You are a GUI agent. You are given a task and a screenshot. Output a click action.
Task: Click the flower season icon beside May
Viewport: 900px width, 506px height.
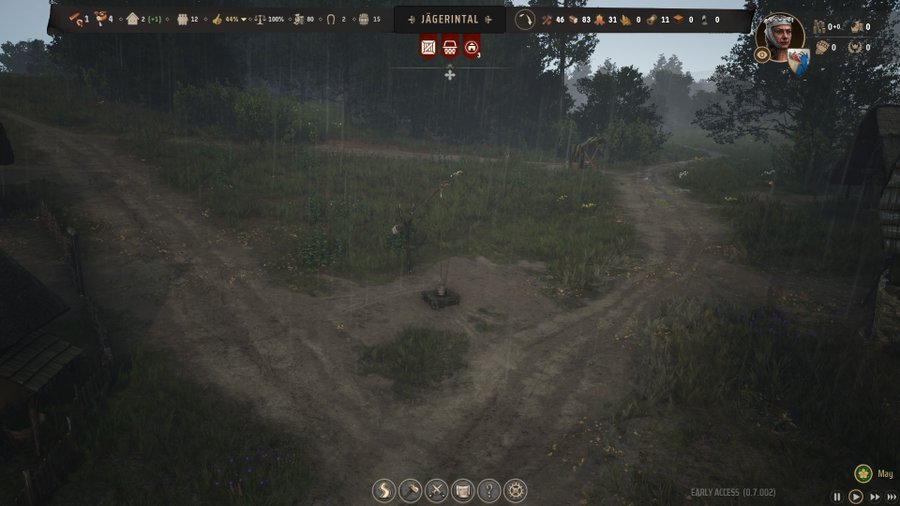click(x=863, y=473)
